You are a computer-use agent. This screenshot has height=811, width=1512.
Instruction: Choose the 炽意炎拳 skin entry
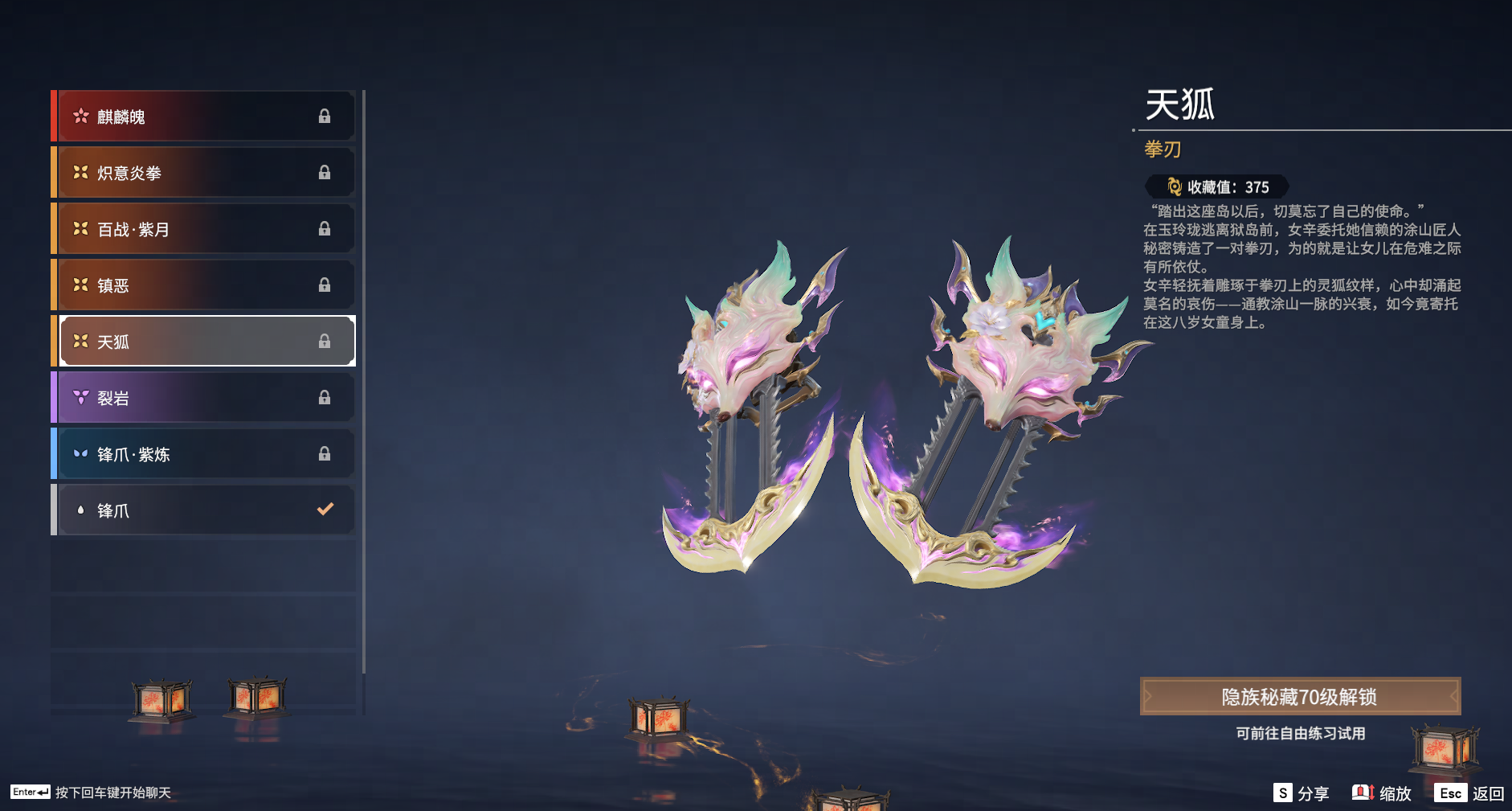coord(206,173)
